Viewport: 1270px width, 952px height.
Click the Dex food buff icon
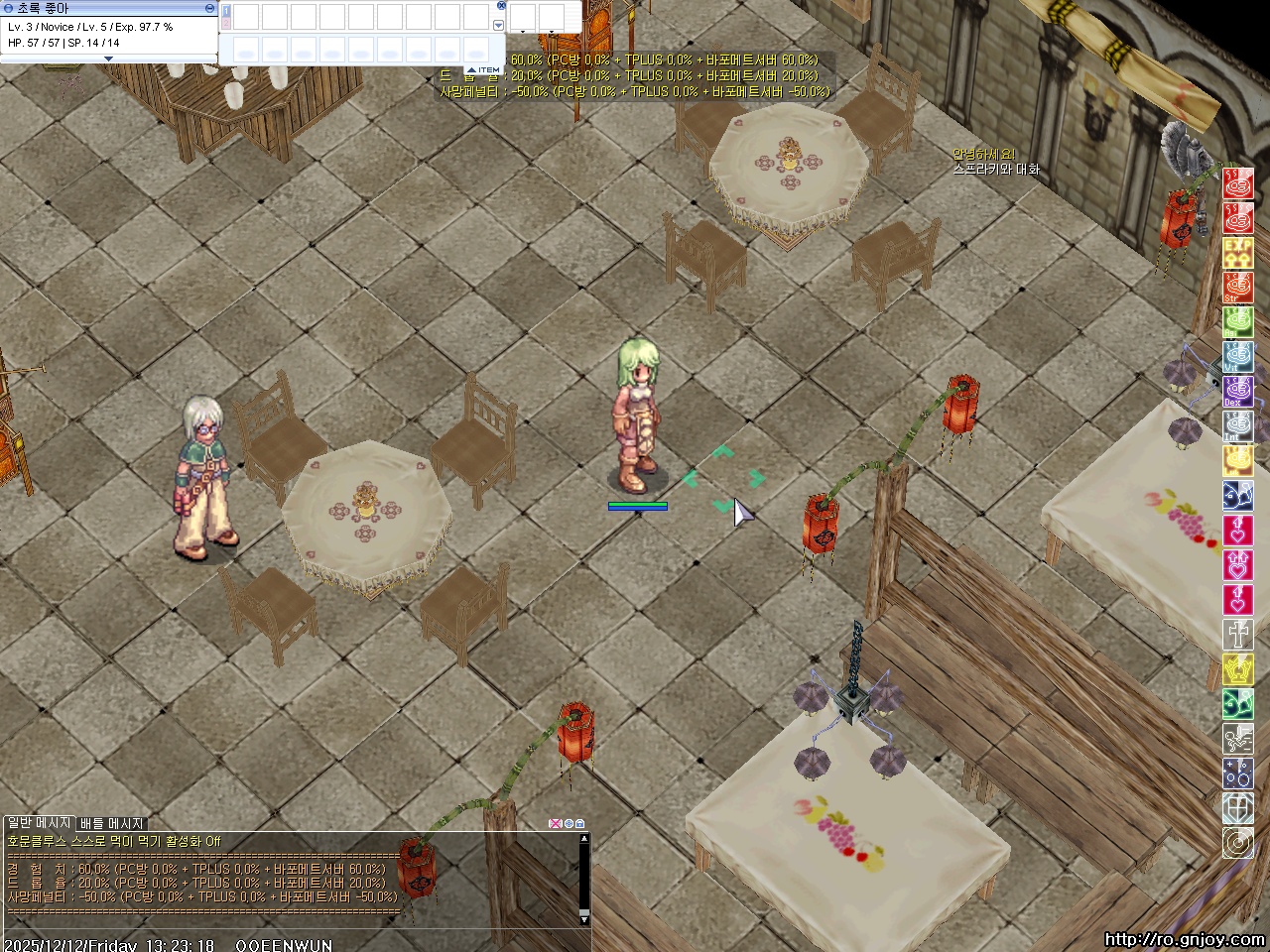(x=1237, y=391)
